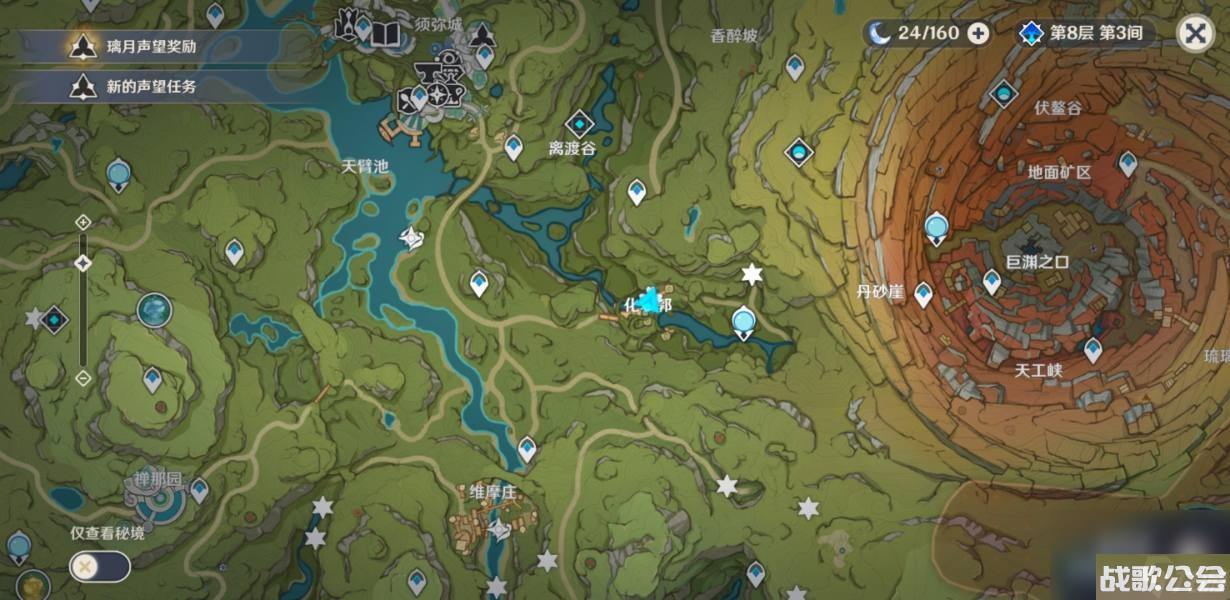Select the star pin above 化城郭

coord(752,274)
